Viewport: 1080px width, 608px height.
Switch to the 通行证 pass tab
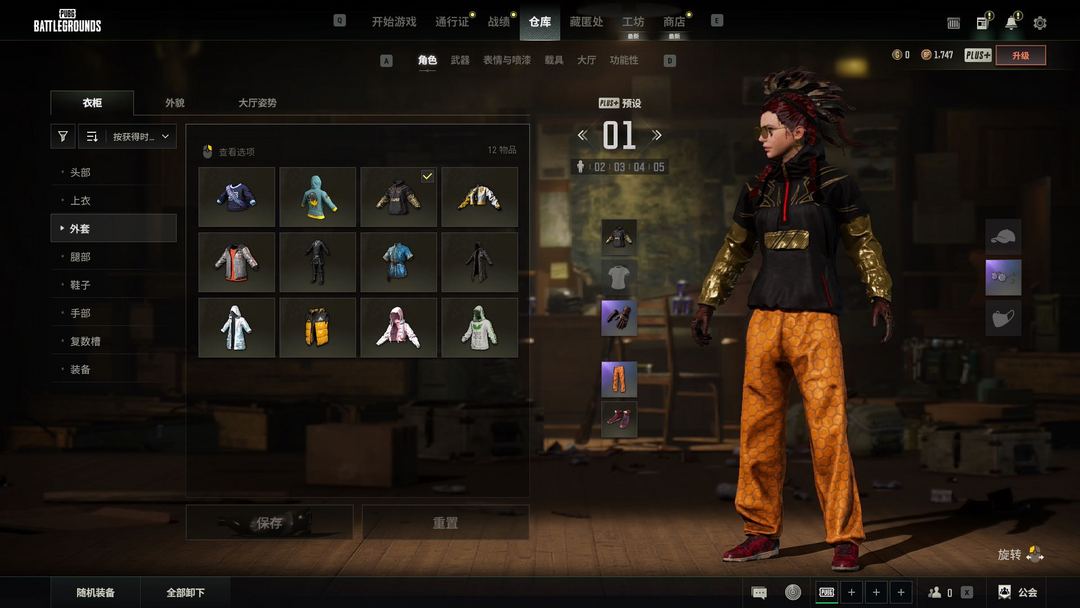452,21
